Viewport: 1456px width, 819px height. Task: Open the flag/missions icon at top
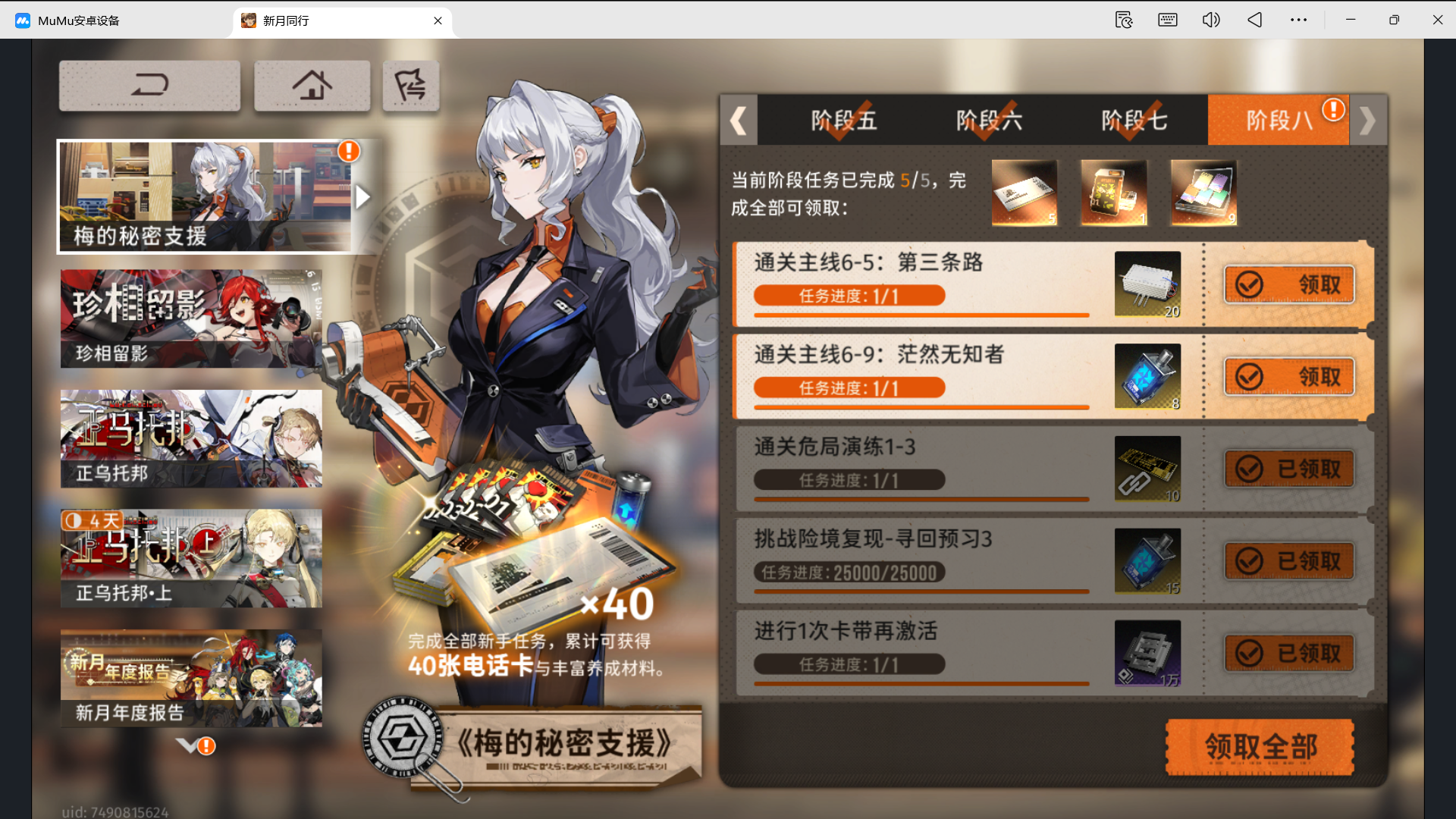coord(410,85)
